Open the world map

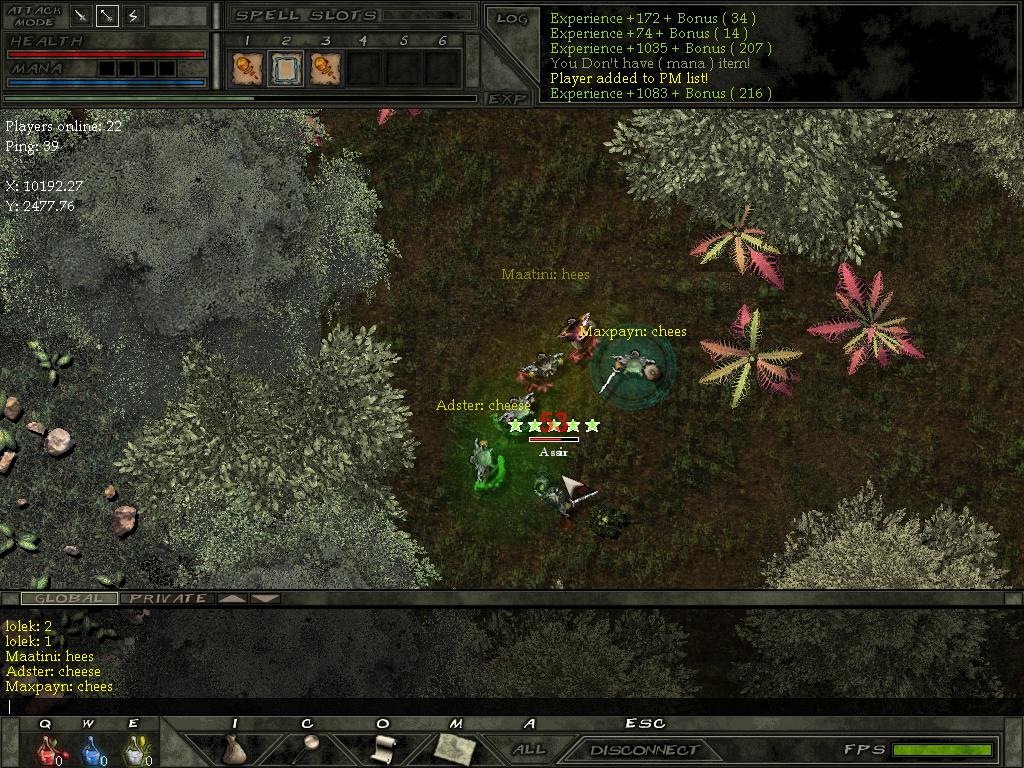[x=455, y=748]
